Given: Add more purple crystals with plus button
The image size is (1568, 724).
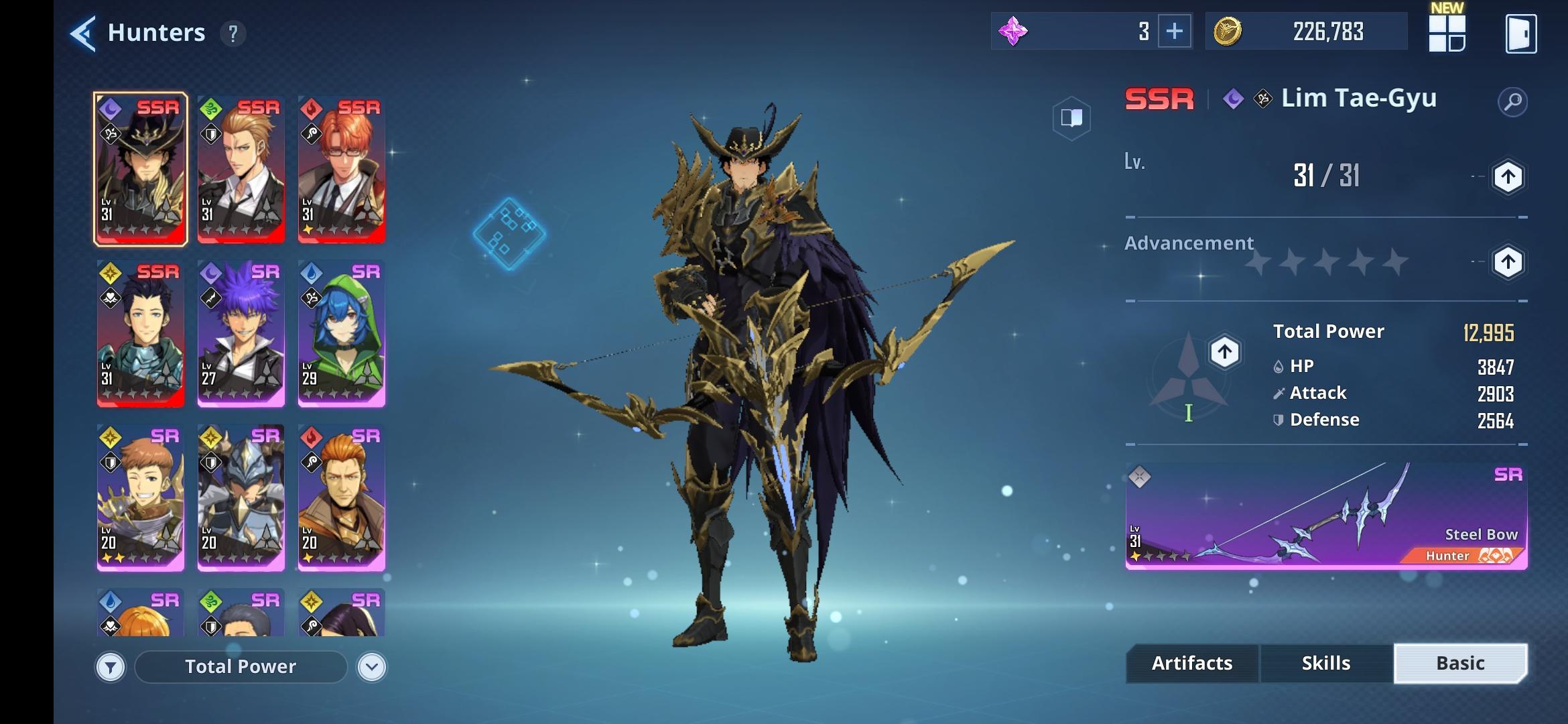Looking at the screenshot, I should (x=1174, y=32).
